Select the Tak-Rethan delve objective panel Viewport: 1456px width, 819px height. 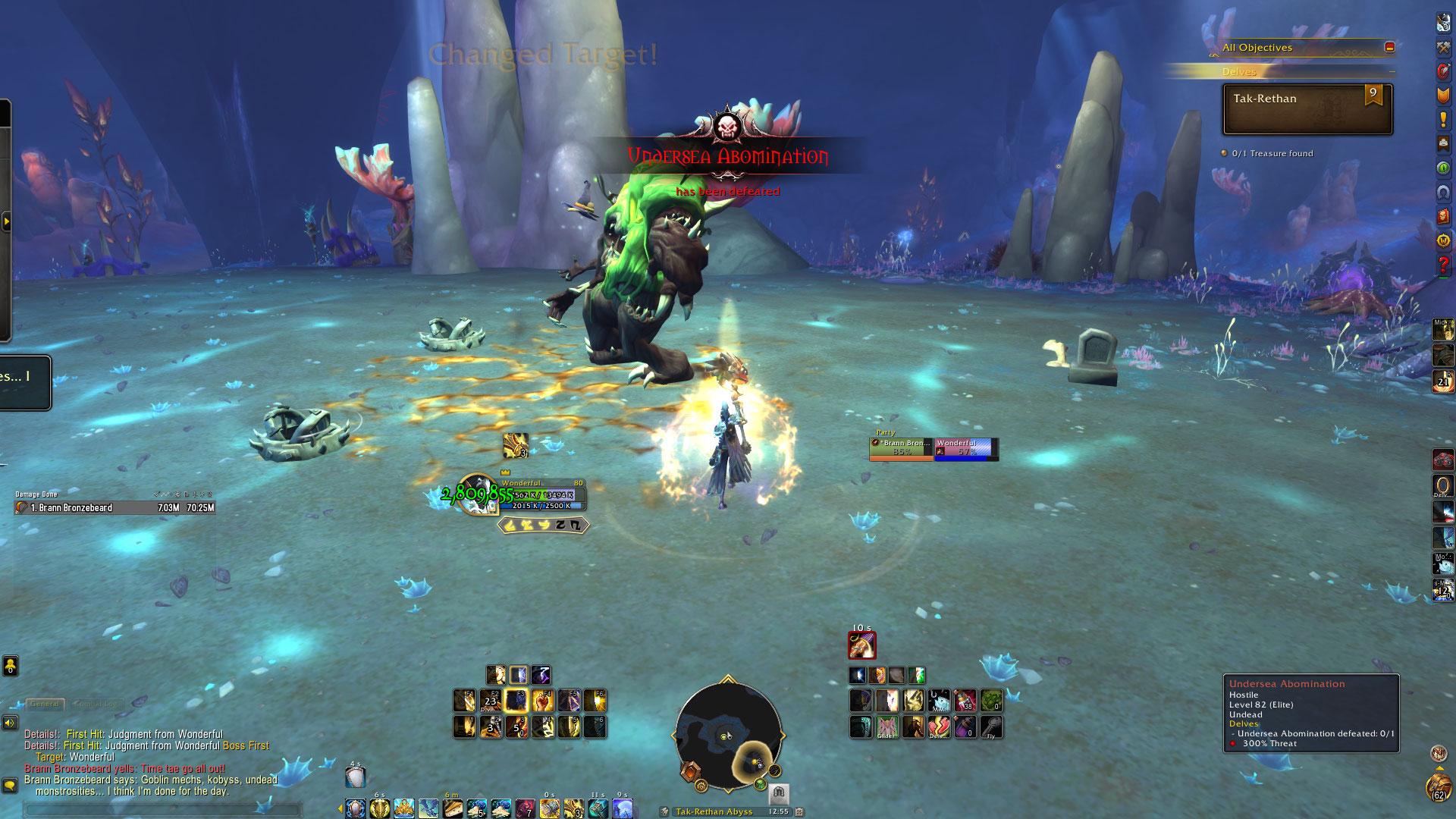tap(1307, 109)
